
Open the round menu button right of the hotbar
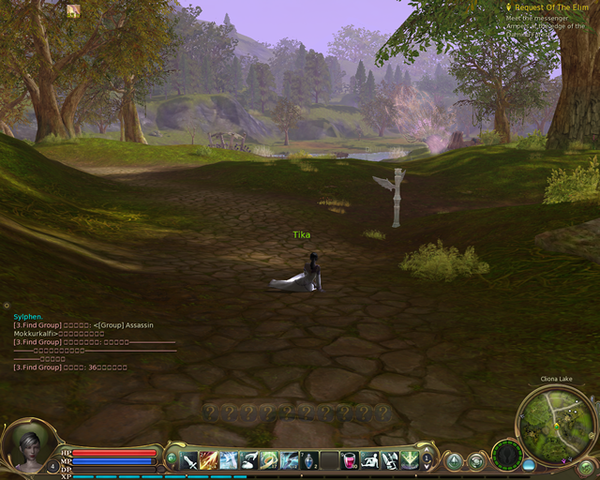(454, 461)
